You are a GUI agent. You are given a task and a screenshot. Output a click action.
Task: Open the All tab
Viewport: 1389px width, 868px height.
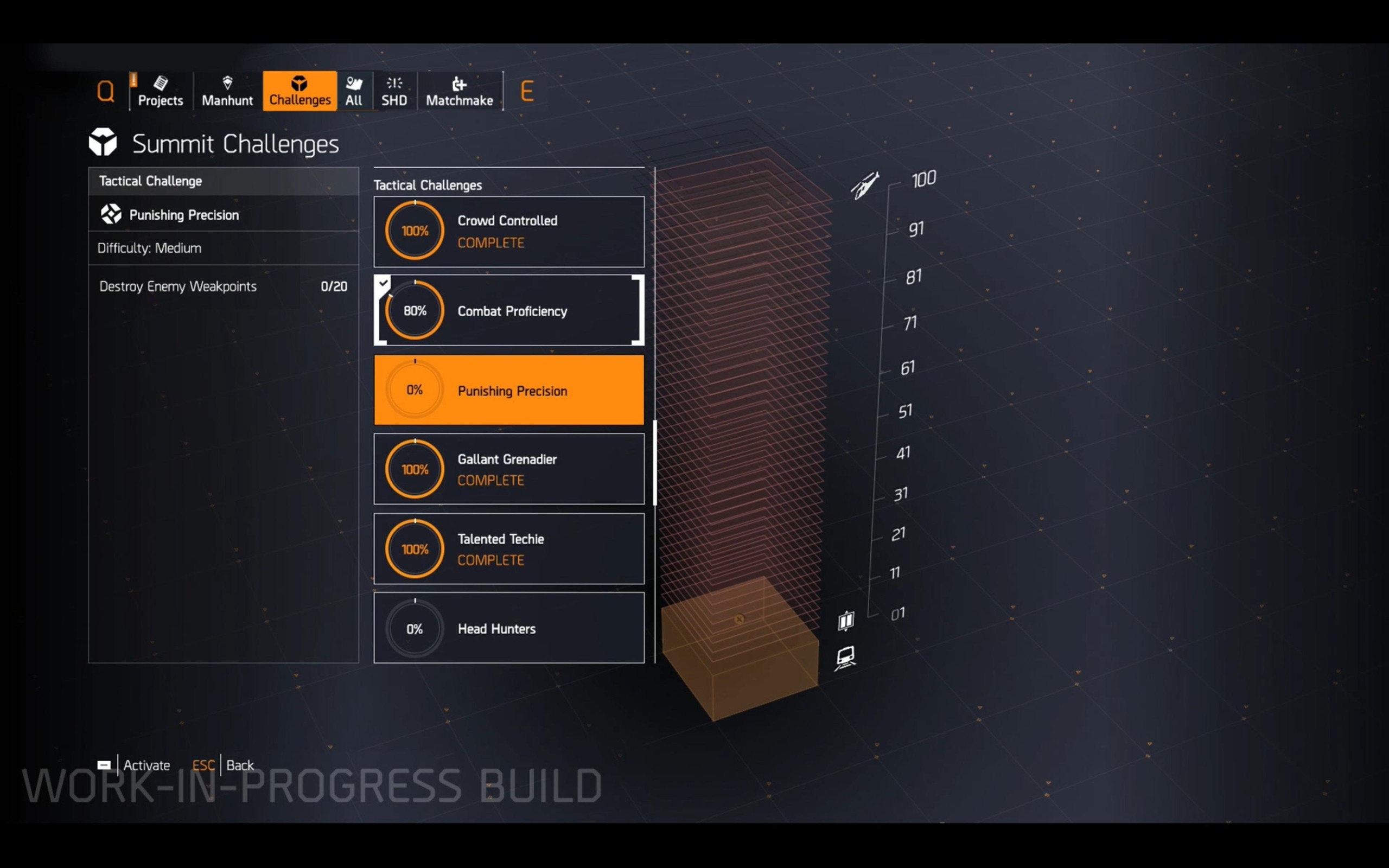click(354, 91)
